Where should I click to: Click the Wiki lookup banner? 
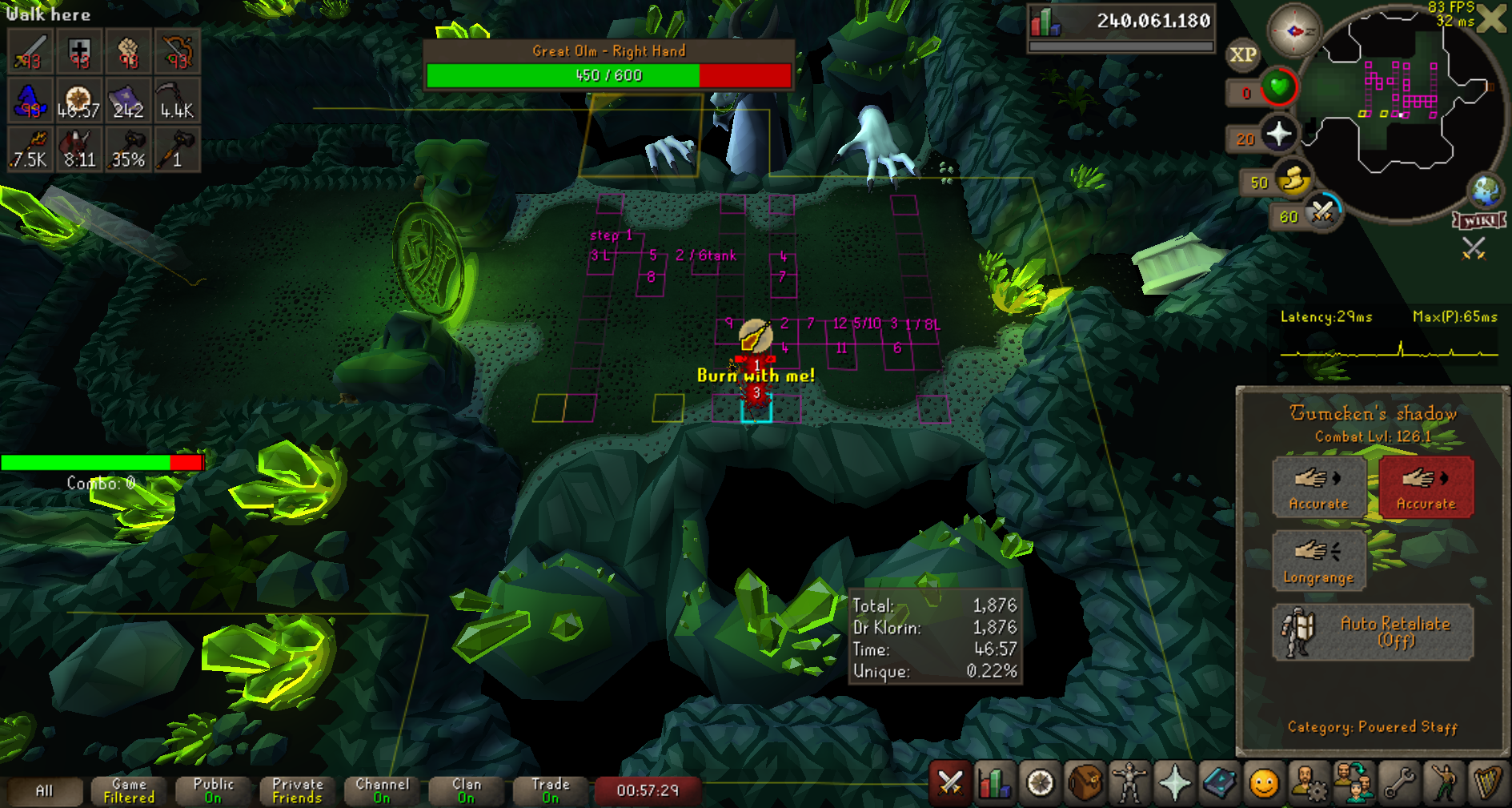tap(1479, 220)
